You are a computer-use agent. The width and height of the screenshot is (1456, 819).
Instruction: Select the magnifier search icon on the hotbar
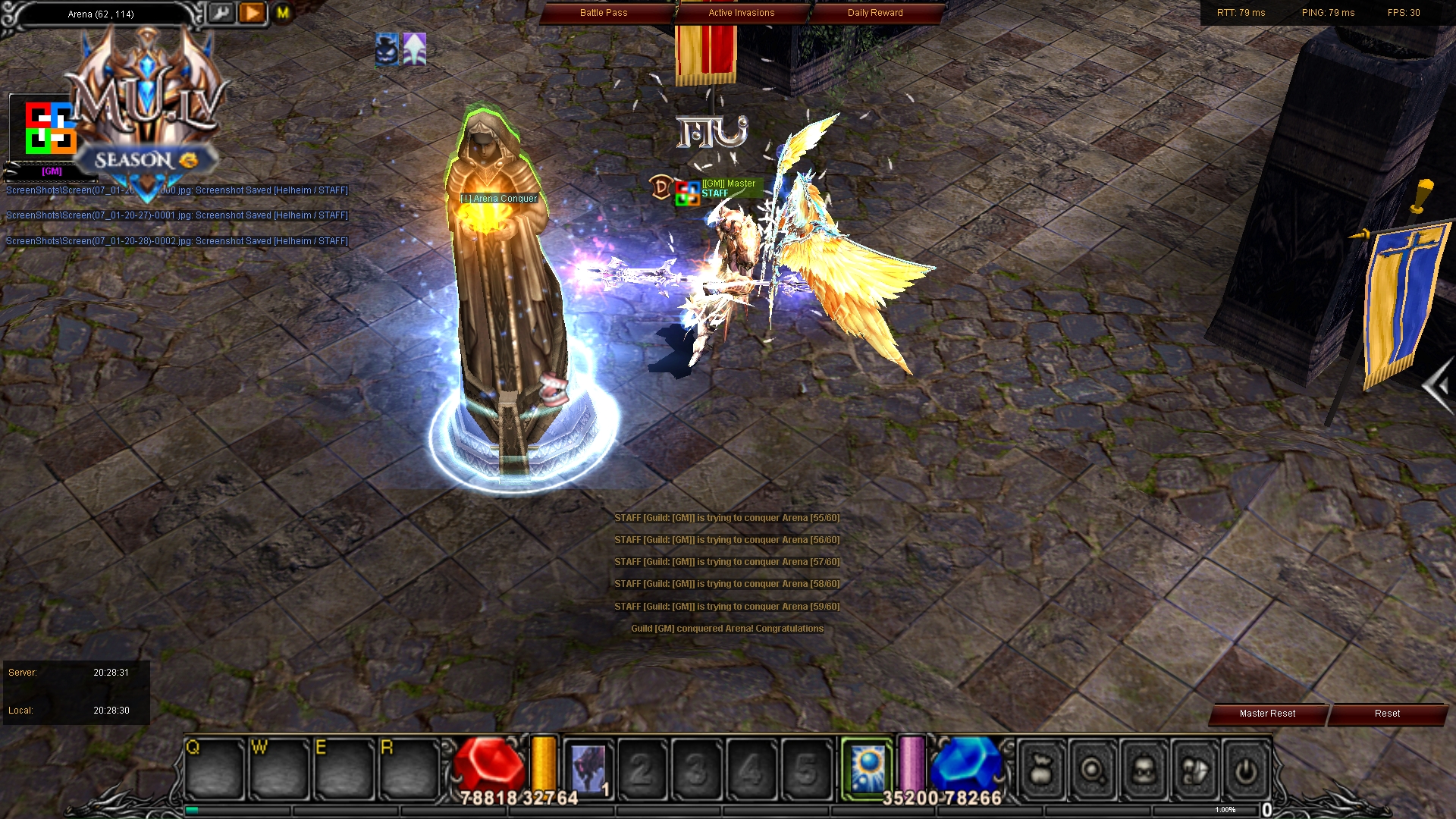[x=1092, y=770]
